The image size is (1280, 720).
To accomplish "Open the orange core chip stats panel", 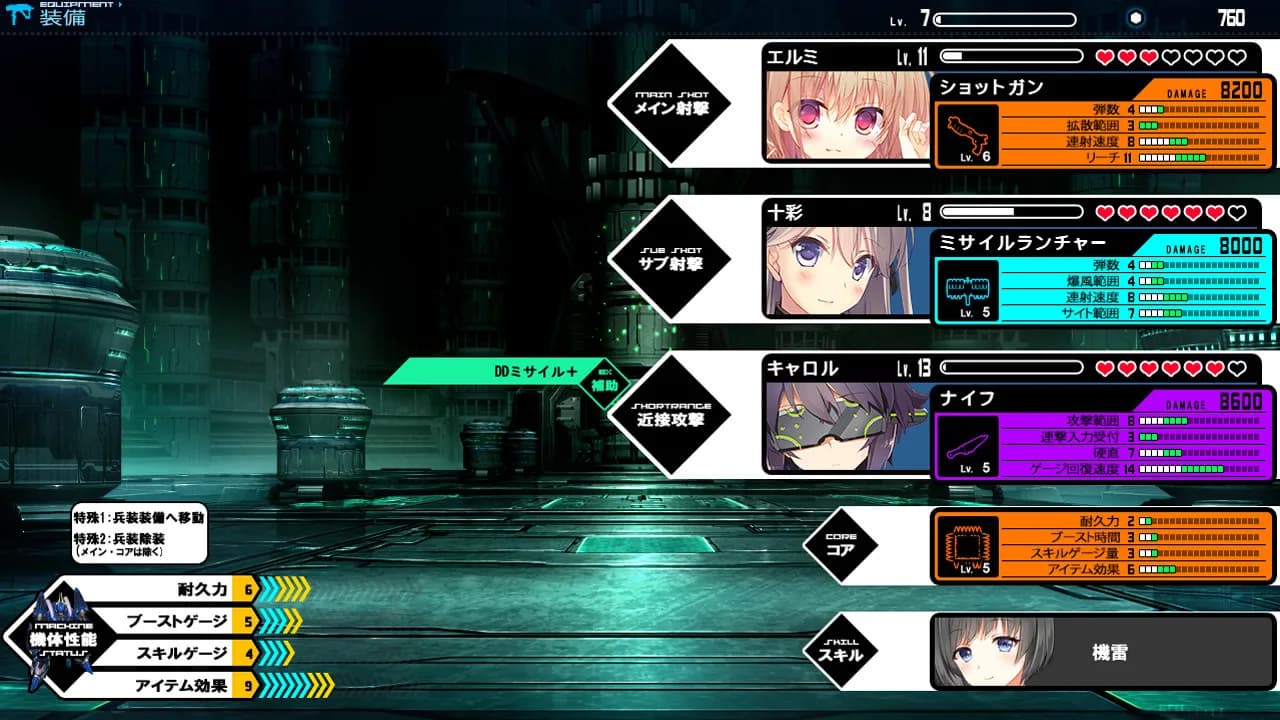I will coord(1103,546).
